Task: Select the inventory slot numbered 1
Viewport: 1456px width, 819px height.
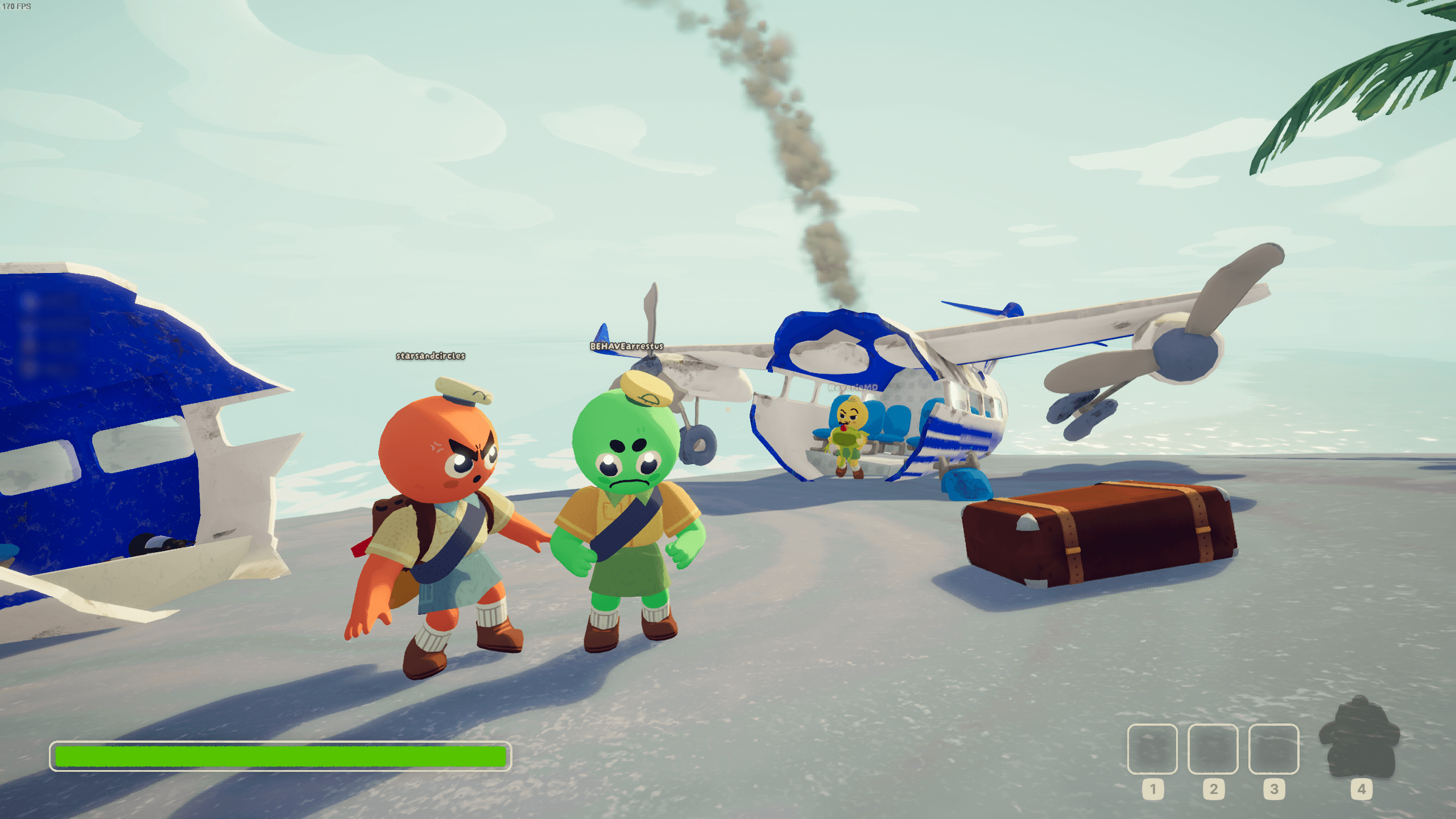Action: (1152, 748)
